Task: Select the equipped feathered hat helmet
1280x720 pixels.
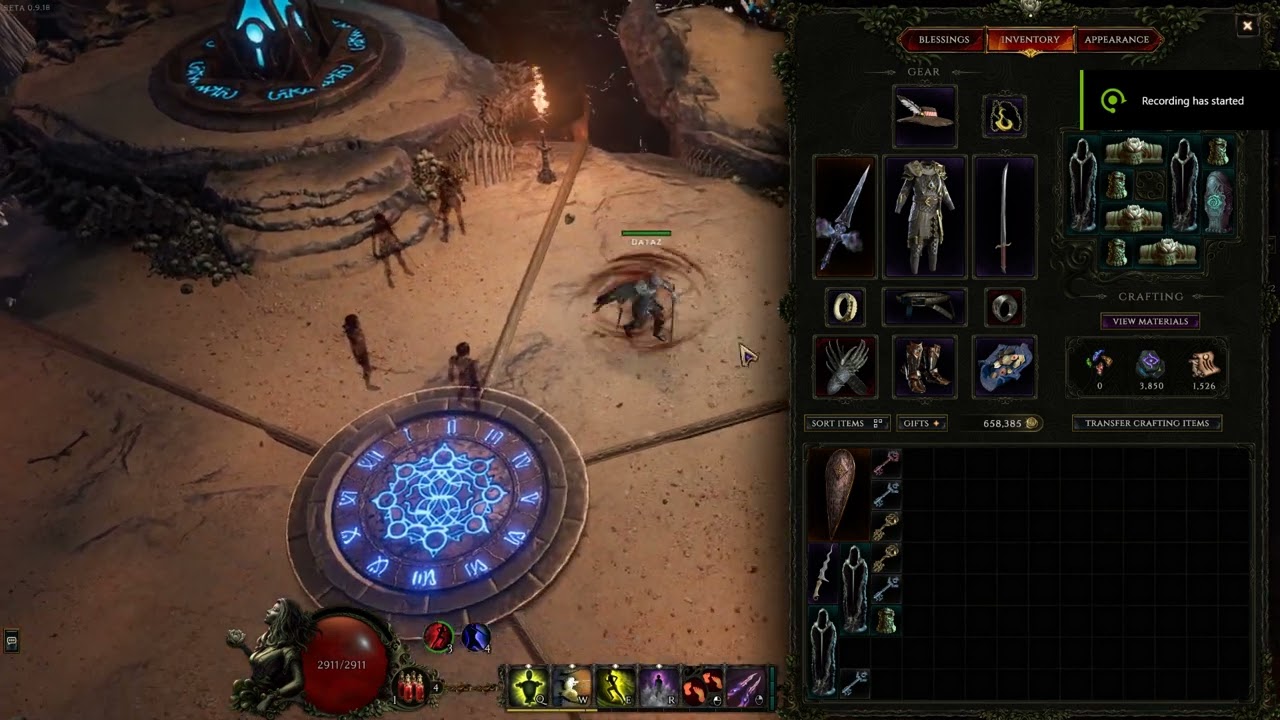Action: click(x=925, y=115)
